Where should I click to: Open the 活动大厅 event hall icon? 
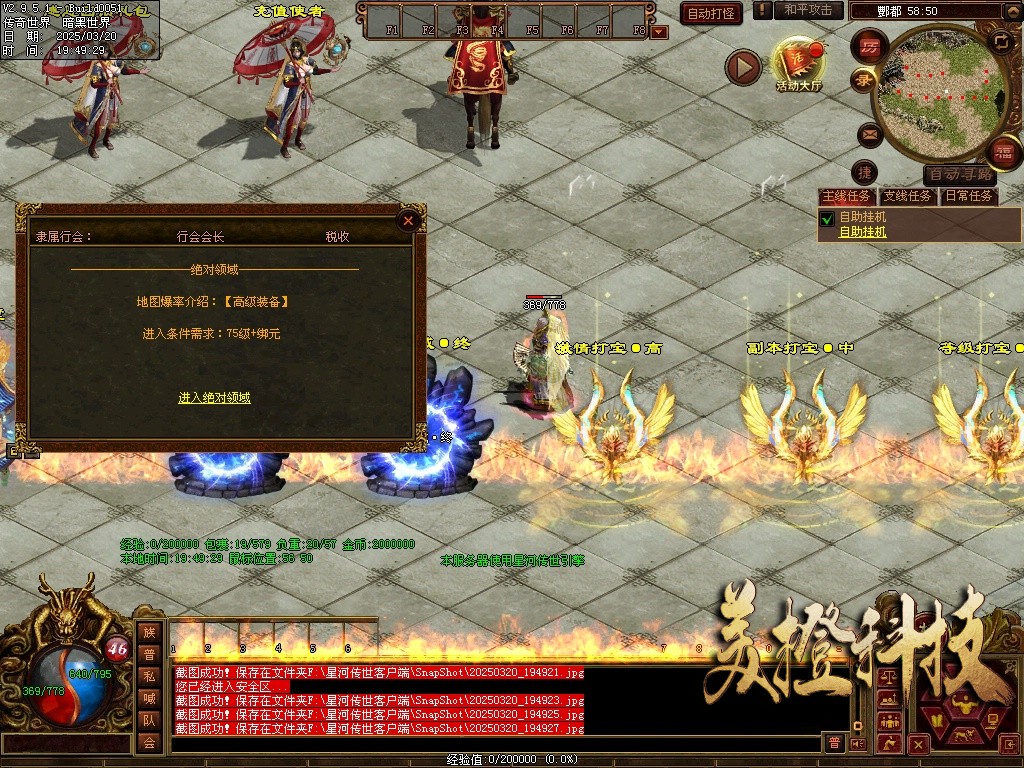click(x=799, y=64)
